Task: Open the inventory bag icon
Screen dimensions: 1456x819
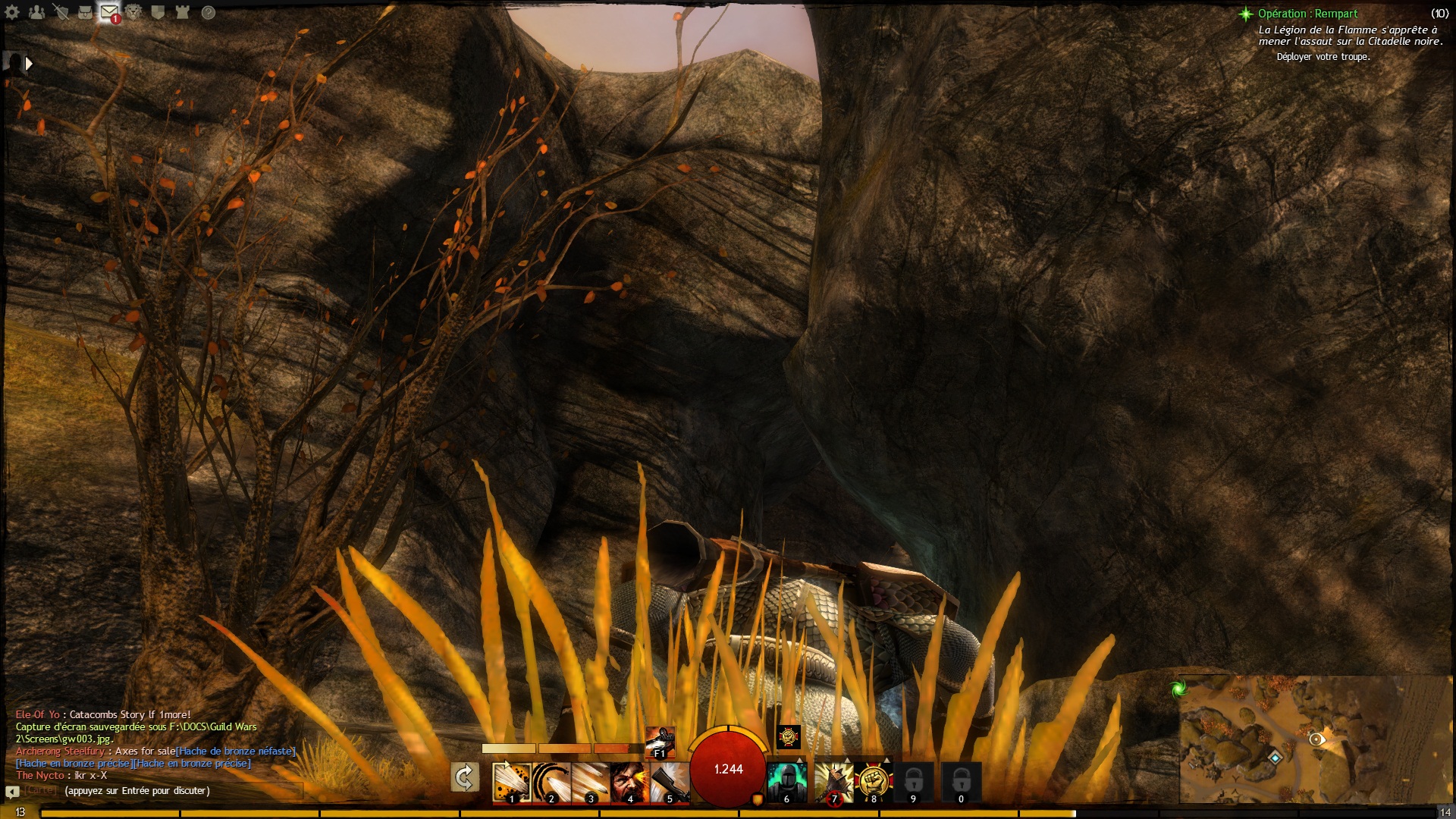Action: 86,12
